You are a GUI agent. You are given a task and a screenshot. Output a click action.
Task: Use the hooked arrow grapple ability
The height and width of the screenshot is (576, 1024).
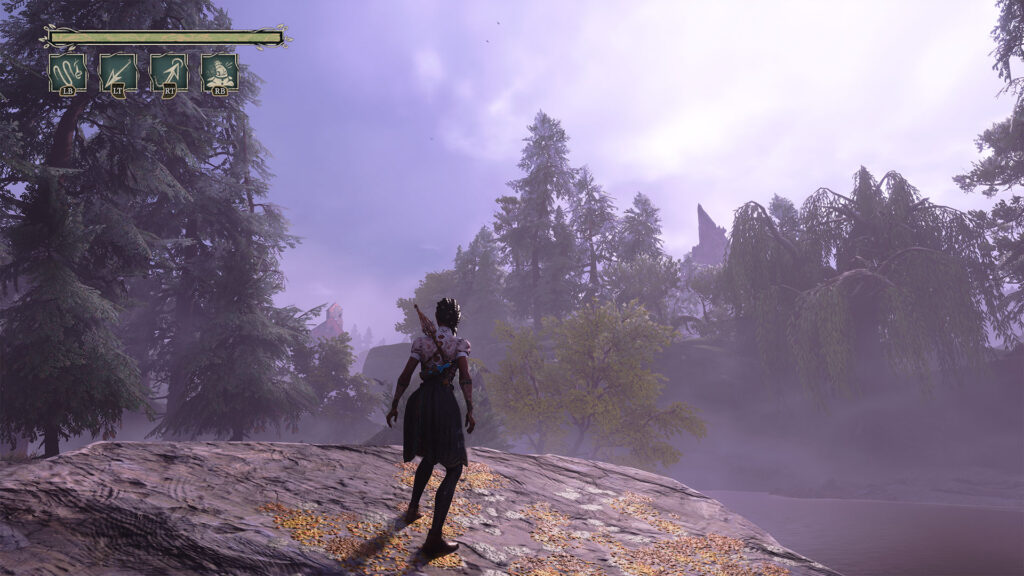[x=169, y=73]
